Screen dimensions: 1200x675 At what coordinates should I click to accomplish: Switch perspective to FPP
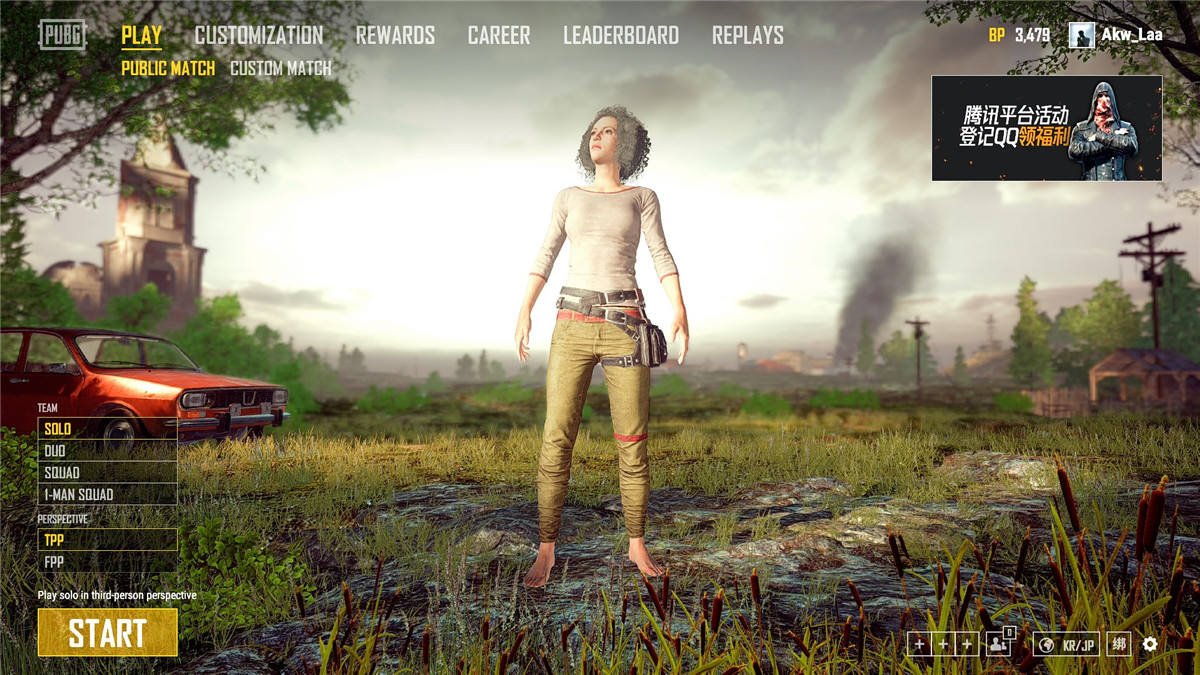click(x=107, y=562)
